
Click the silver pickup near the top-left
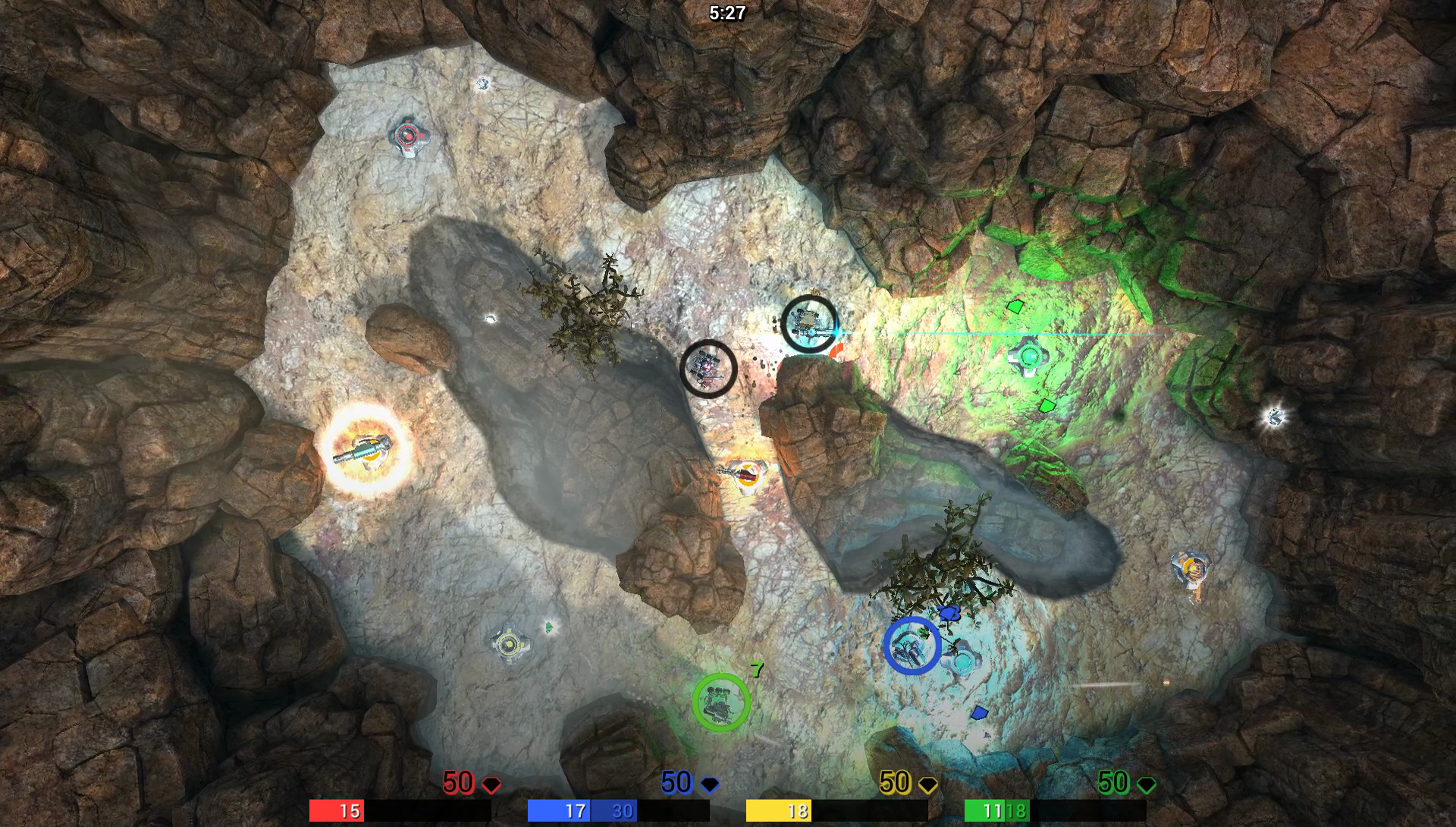[482, 83]
